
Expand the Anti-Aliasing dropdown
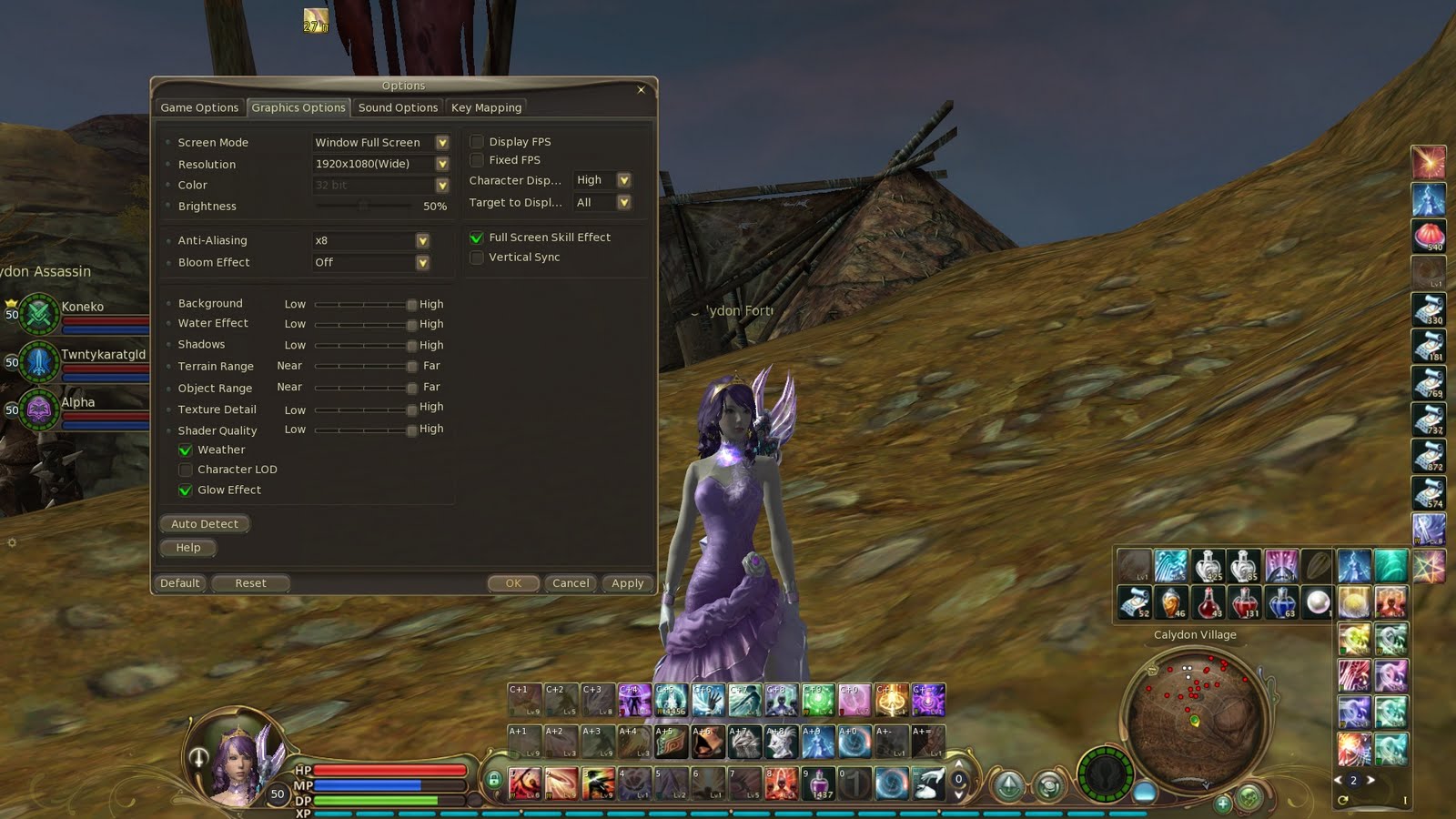click(x=422, y=240)
